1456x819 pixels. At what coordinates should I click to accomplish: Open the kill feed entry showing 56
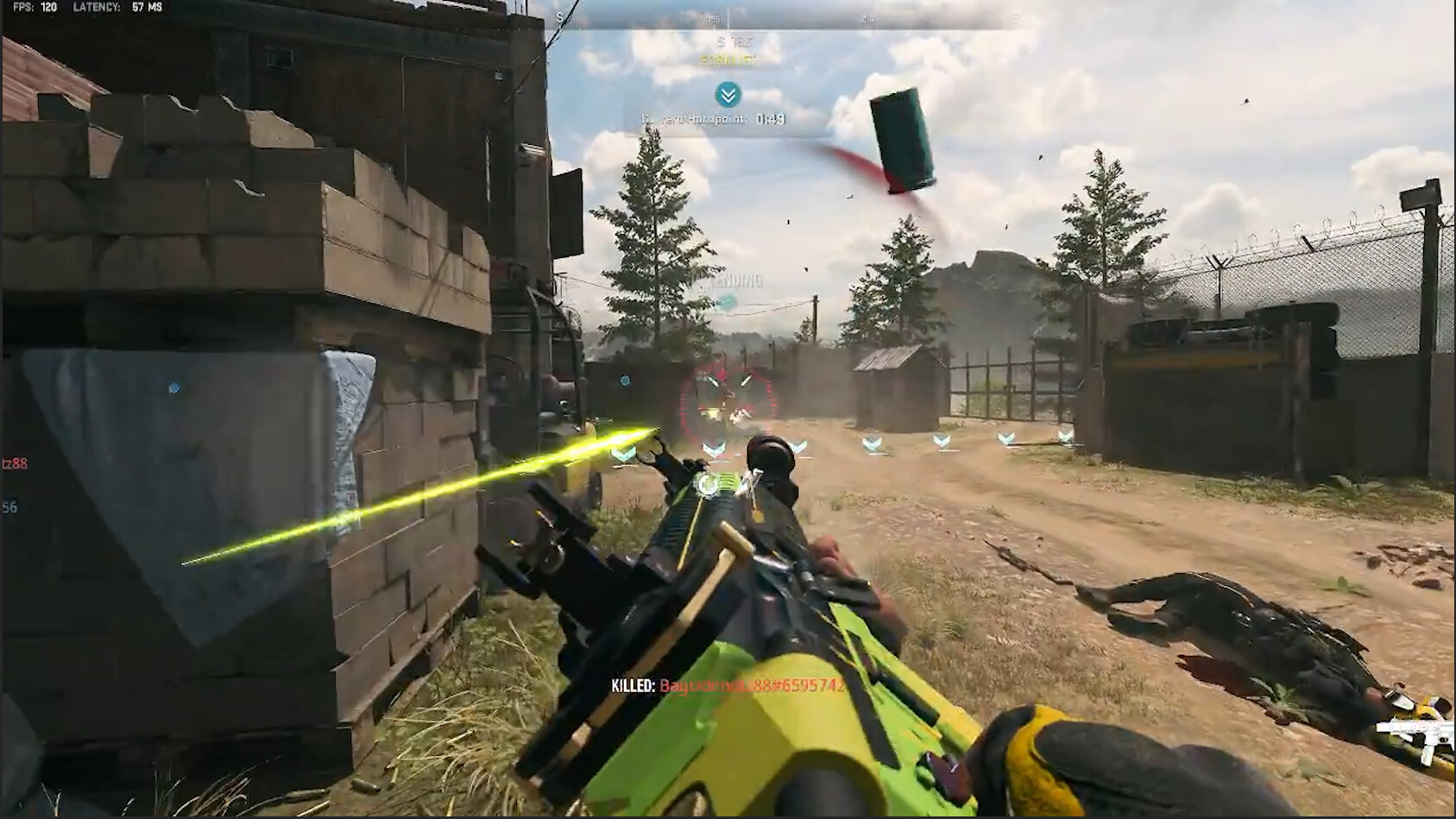10,509
